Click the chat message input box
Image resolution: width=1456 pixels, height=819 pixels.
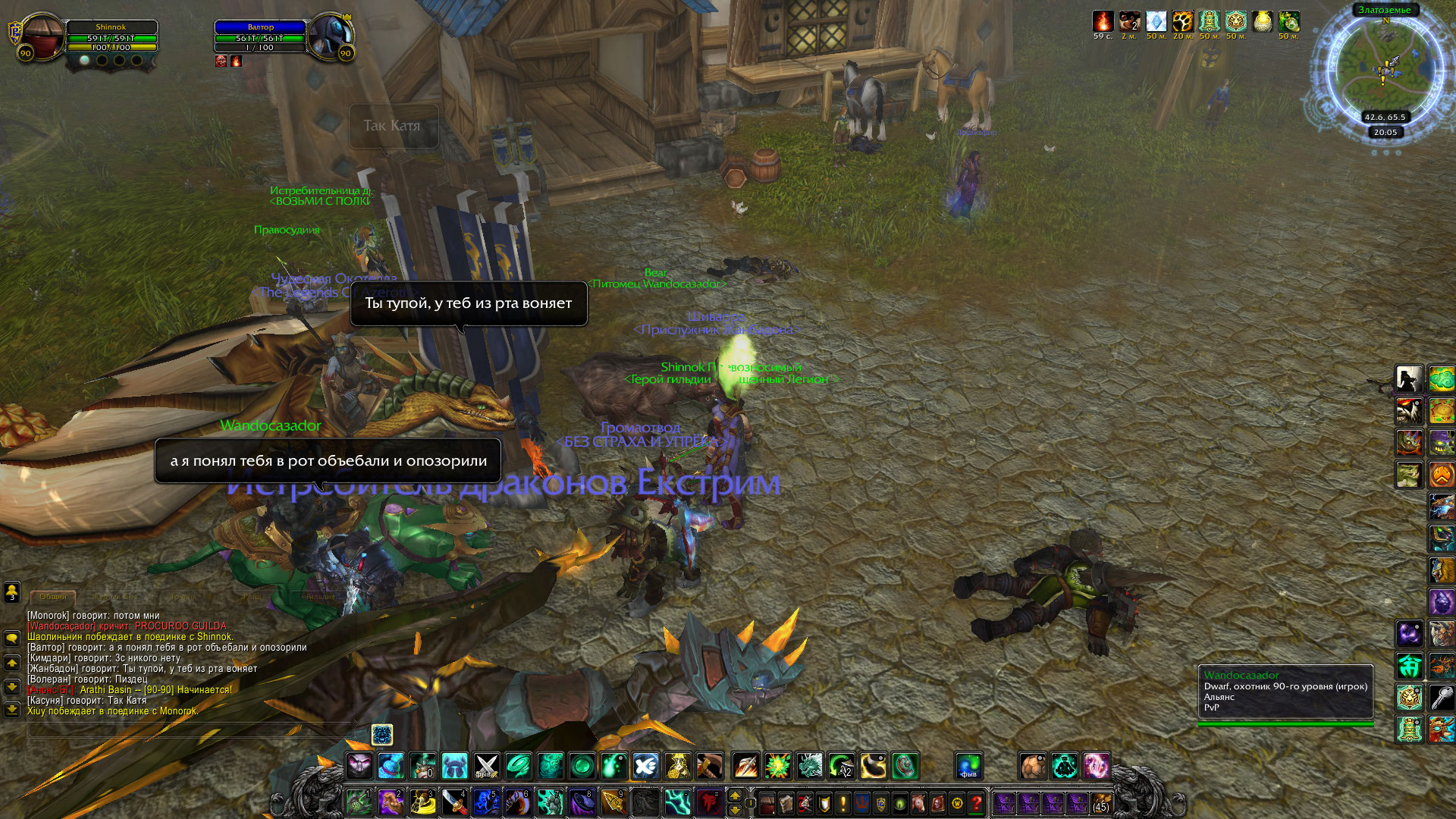tap(190, 731)
